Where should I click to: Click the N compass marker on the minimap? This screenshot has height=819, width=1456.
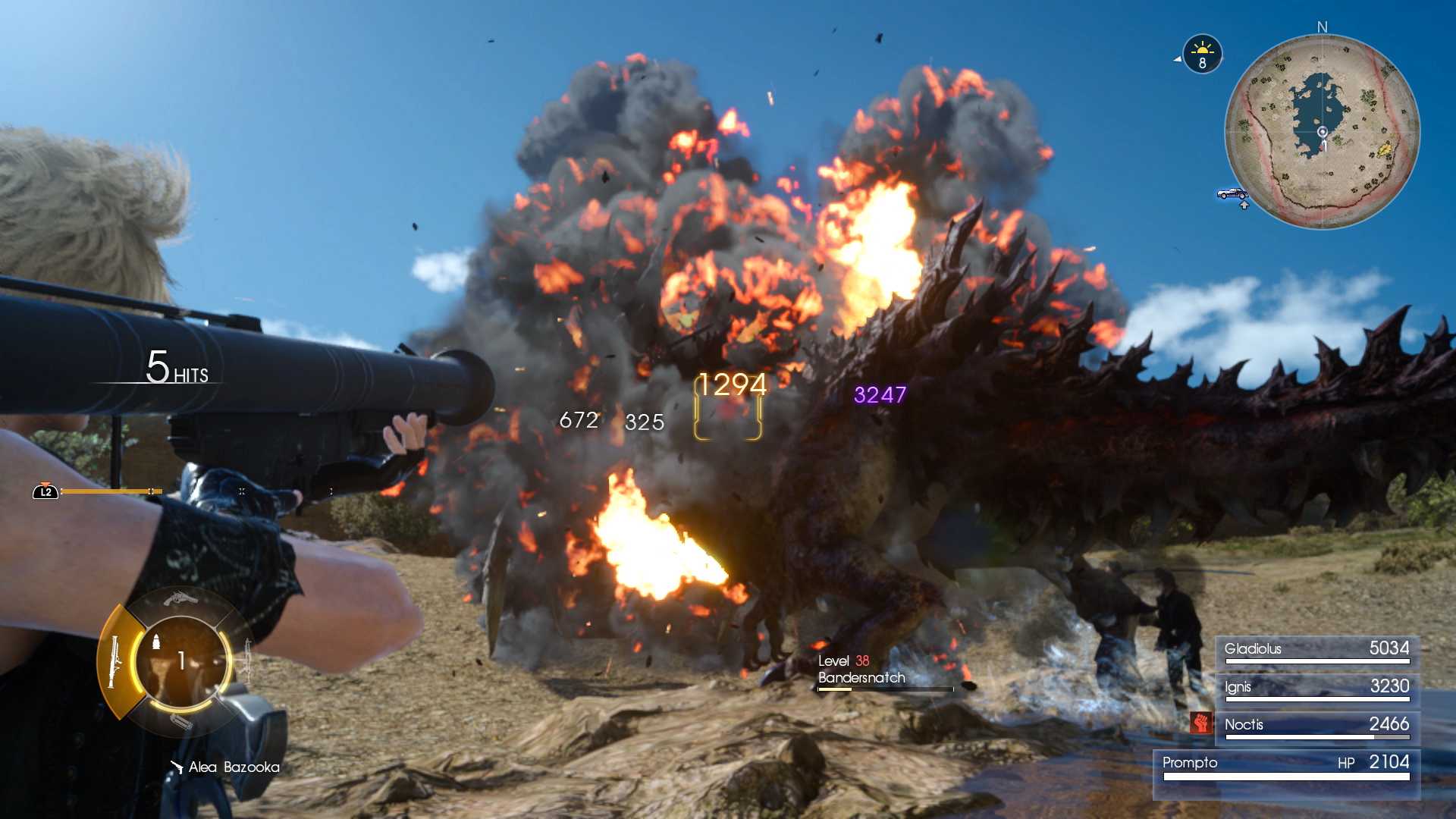pos(1321,27)
